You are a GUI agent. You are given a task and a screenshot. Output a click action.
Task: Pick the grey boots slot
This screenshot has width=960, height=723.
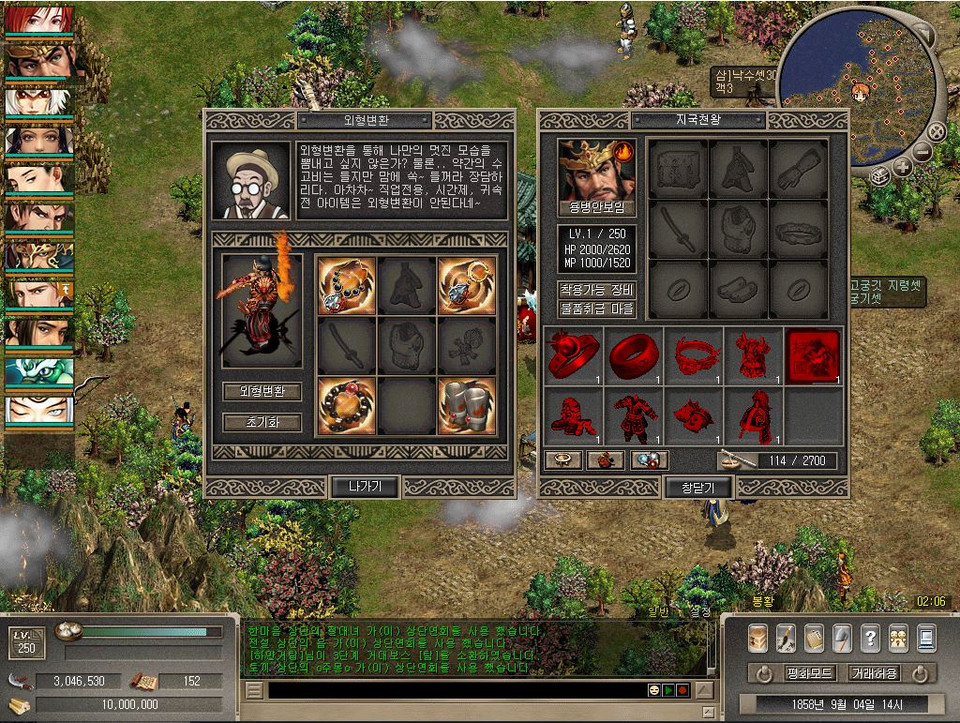pos(466,405)
